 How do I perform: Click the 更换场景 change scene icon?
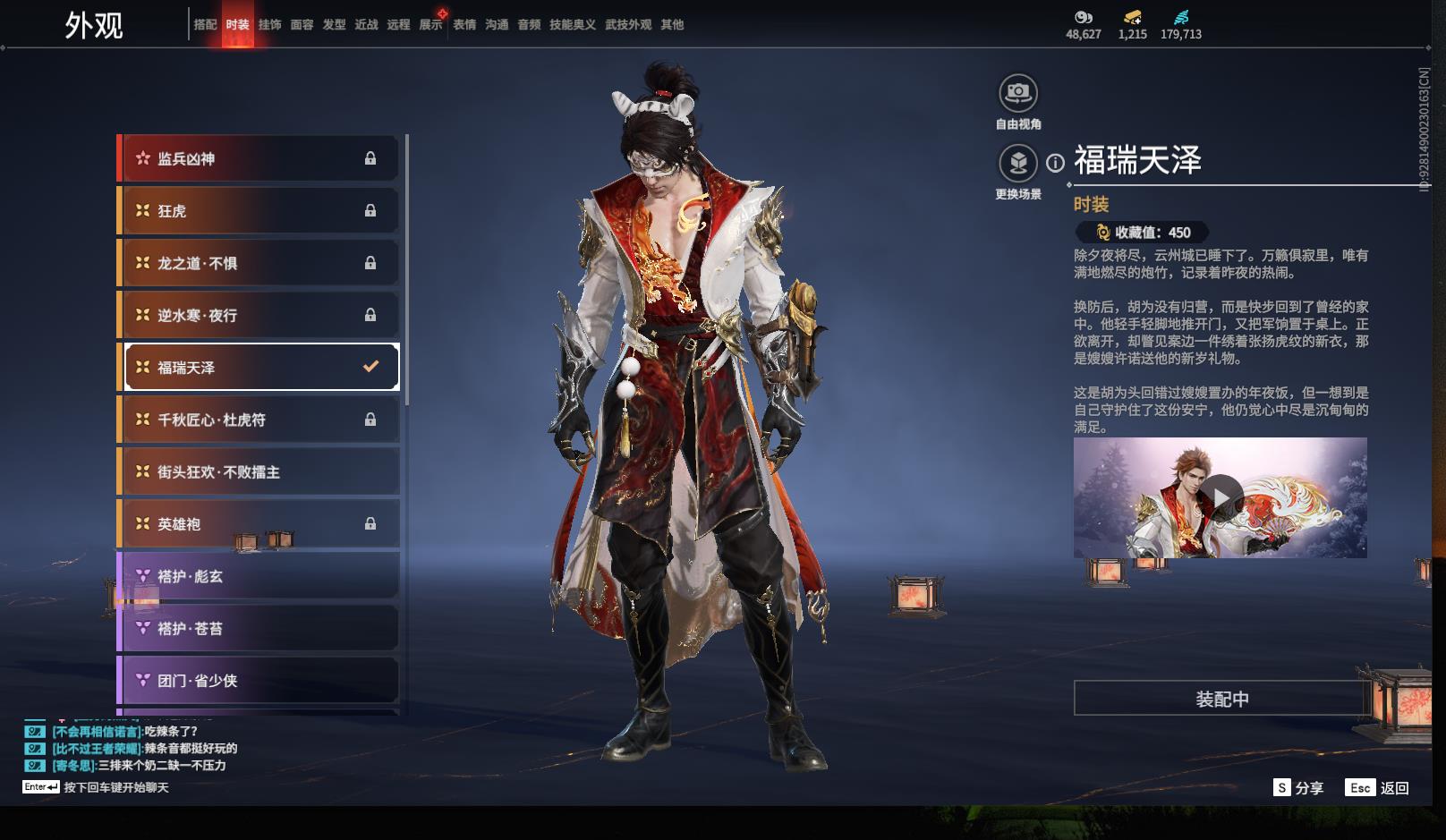tap(1018, 164)
